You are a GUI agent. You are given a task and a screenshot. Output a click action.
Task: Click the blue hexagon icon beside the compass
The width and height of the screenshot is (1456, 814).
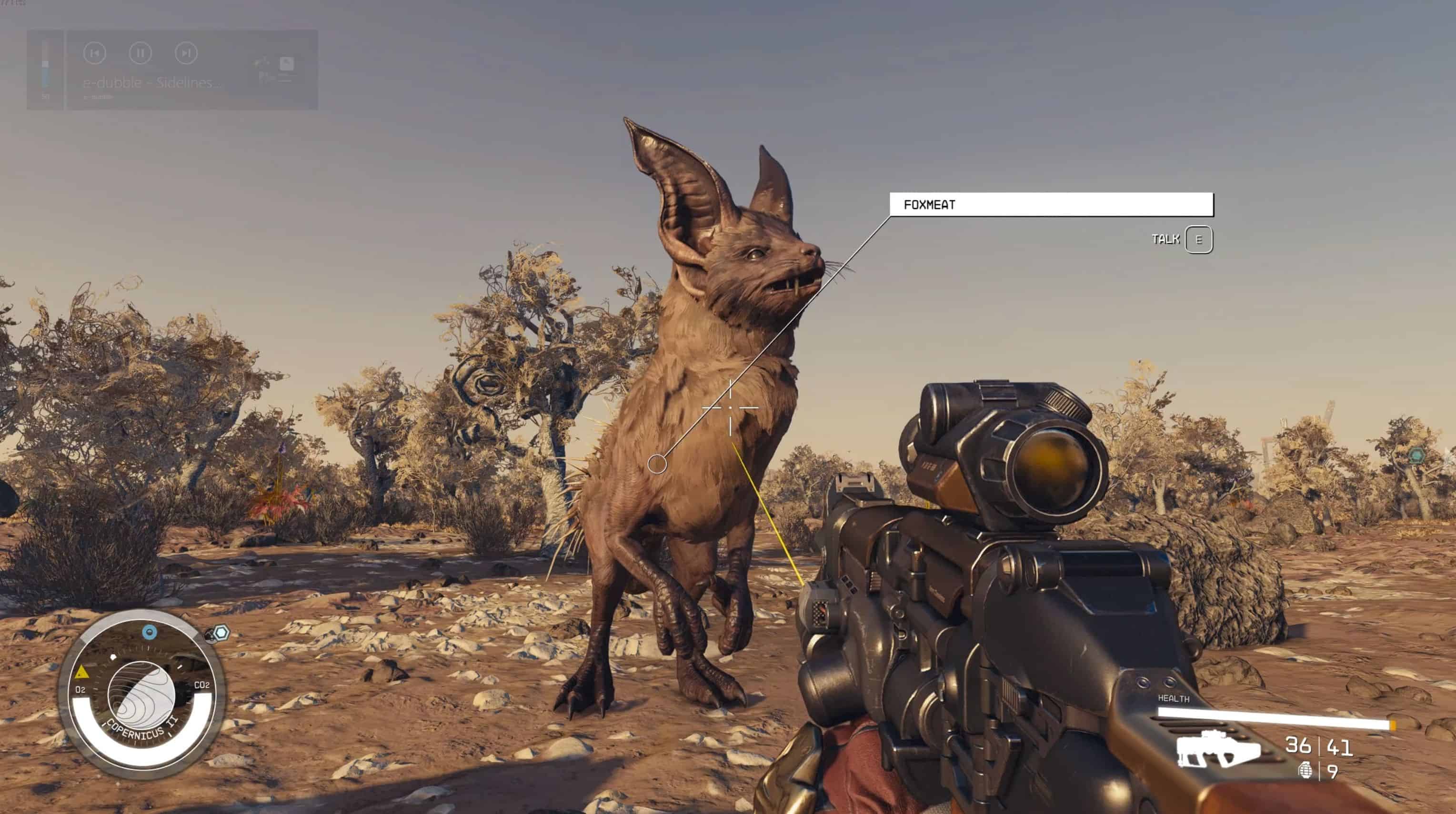click(x=221, y=633)
